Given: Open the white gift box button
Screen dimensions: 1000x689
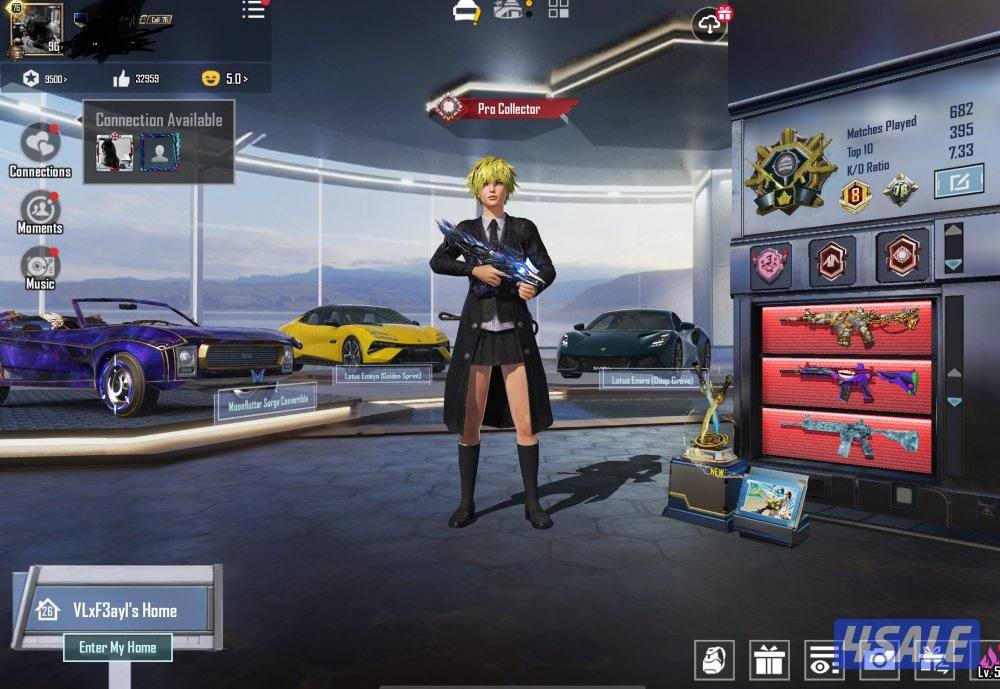Looking at the screenshot, I should pos(768,660).
